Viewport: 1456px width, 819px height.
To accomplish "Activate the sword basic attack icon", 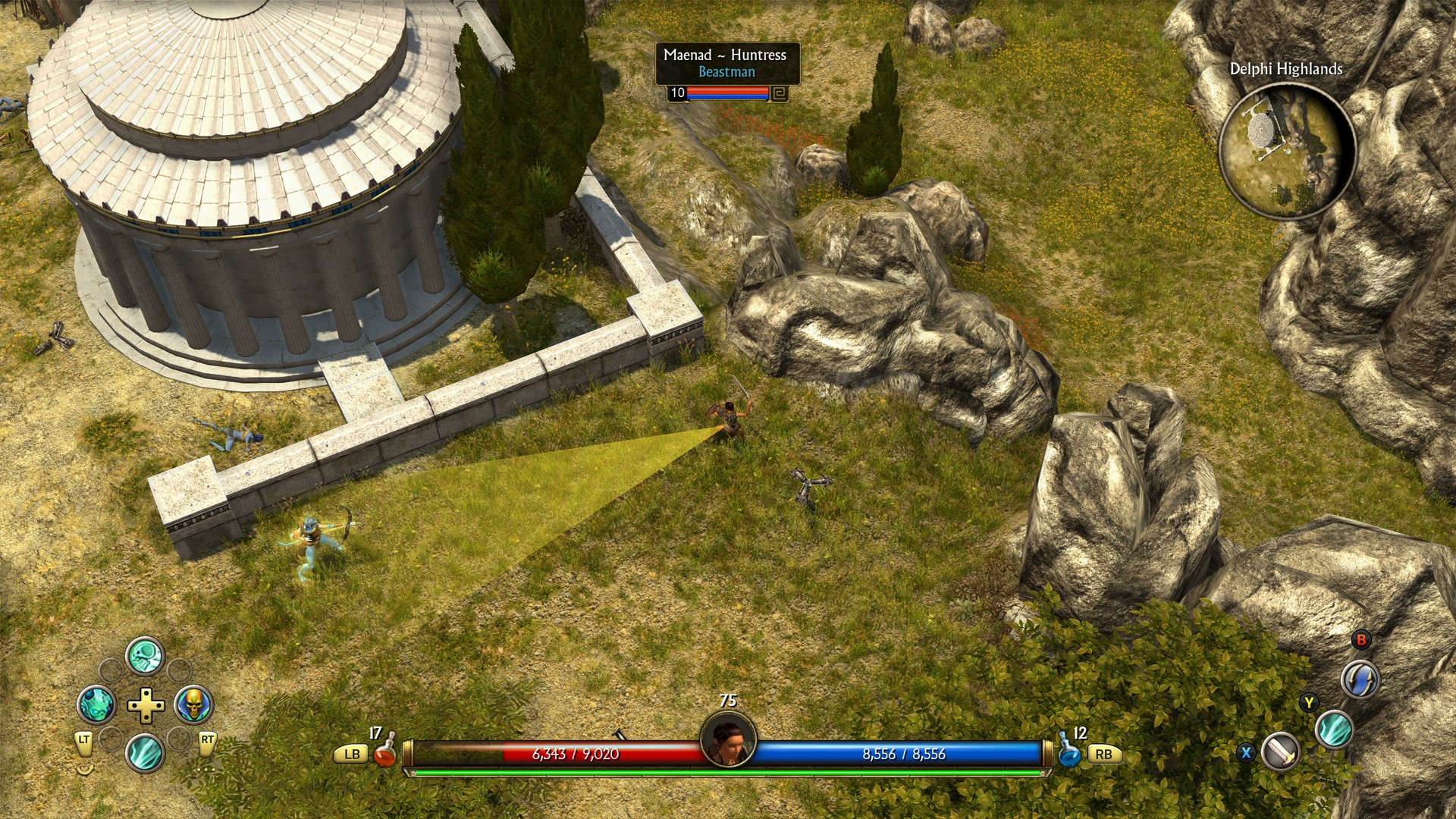I will pyautogui.click(x=1282, y=752).
